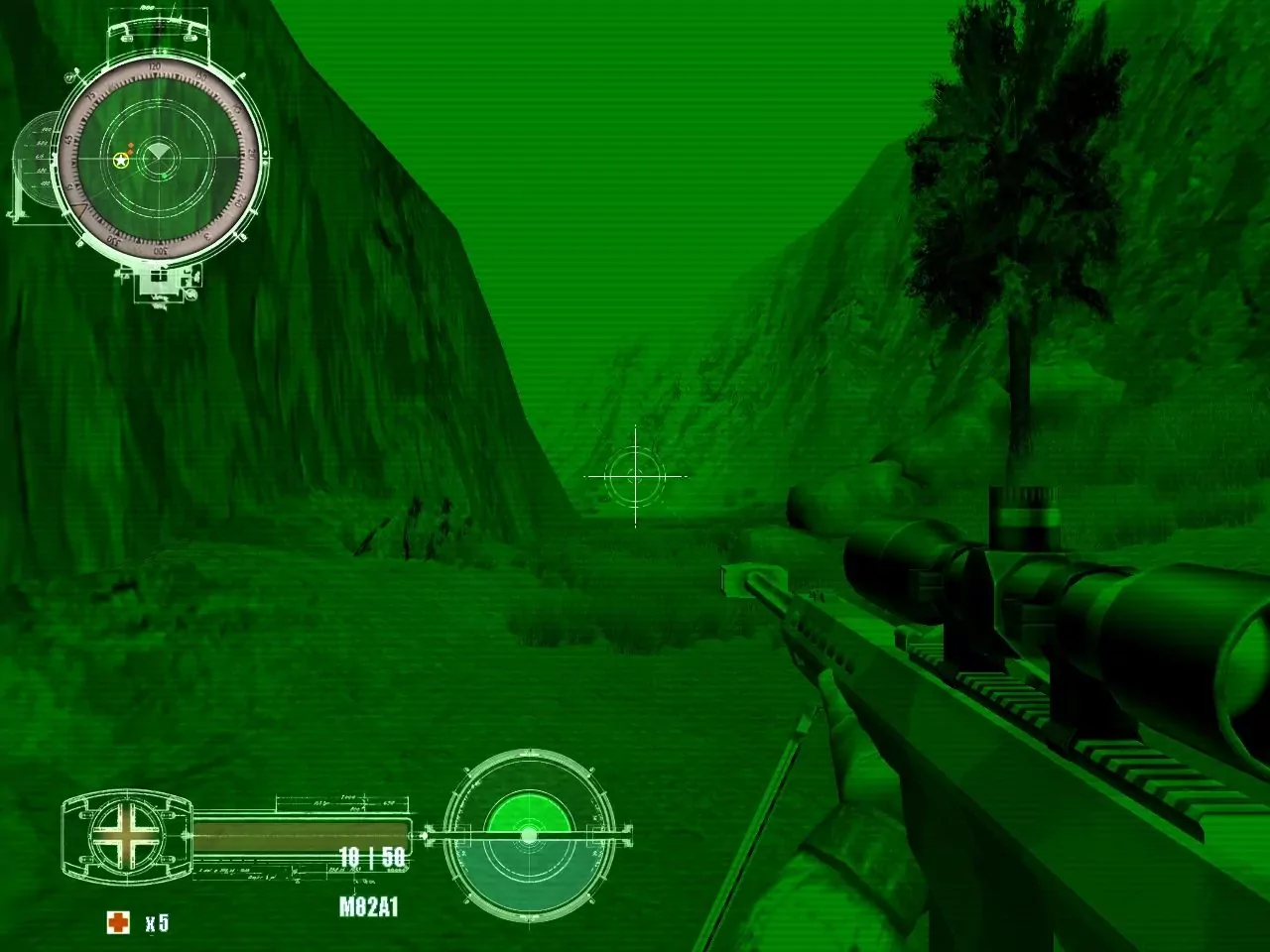Toggle the green visibility dot inside the radar
Image resolution: width=1270 pixels, height=952 pixels.
[165, 177]
